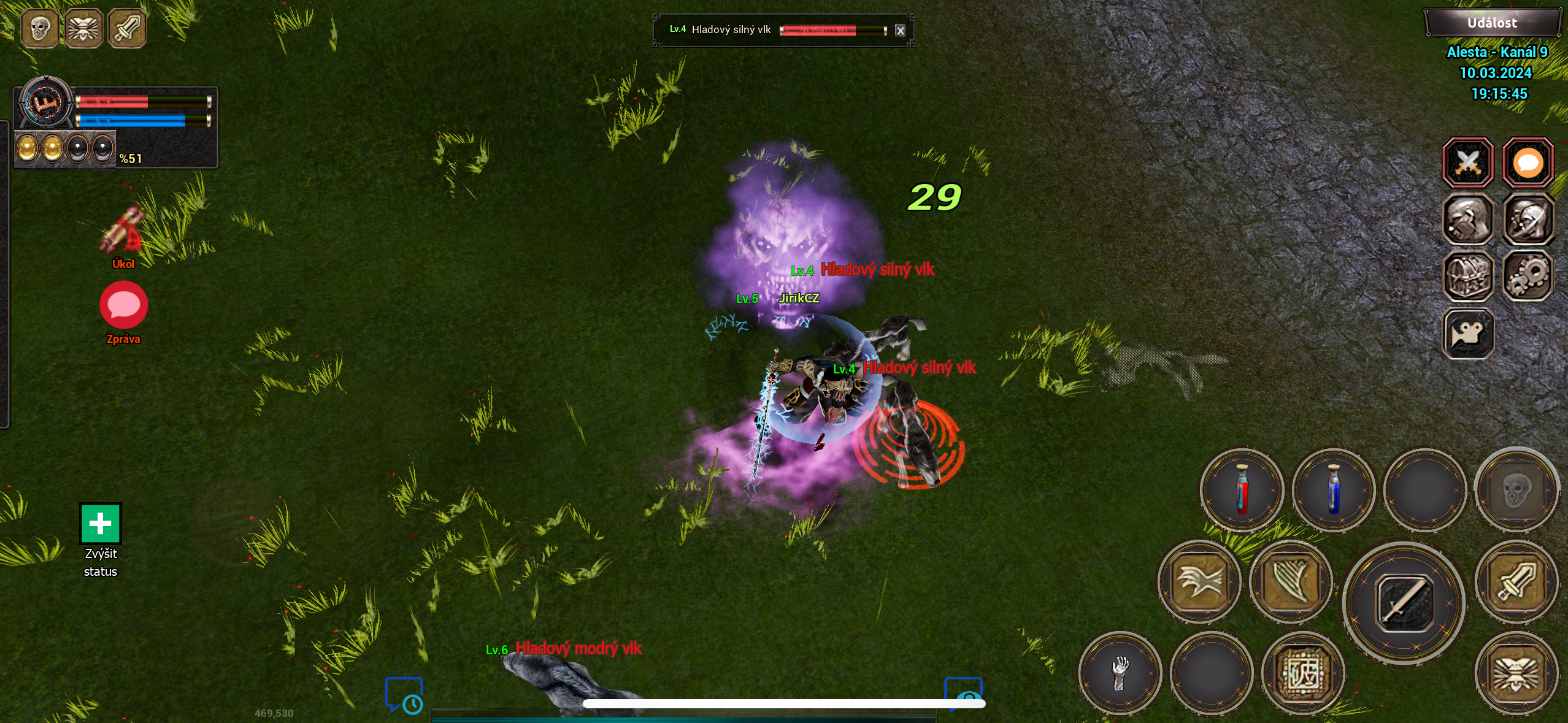Select the sword icon in the top-left row
Image resolution: width=1568 pixels, height=723 pixels.
126,28
